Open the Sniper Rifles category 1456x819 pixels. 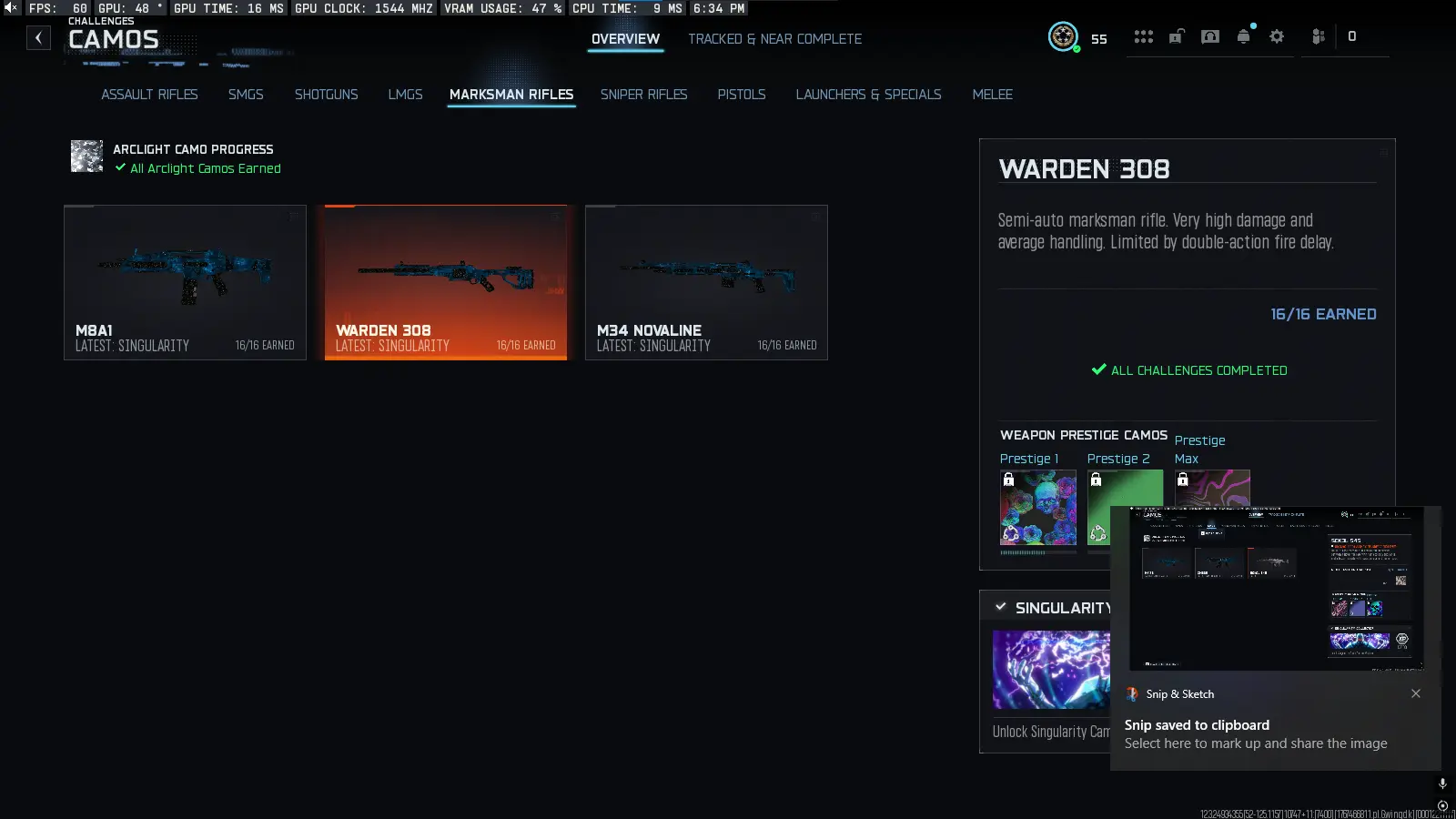pos(644,94)
